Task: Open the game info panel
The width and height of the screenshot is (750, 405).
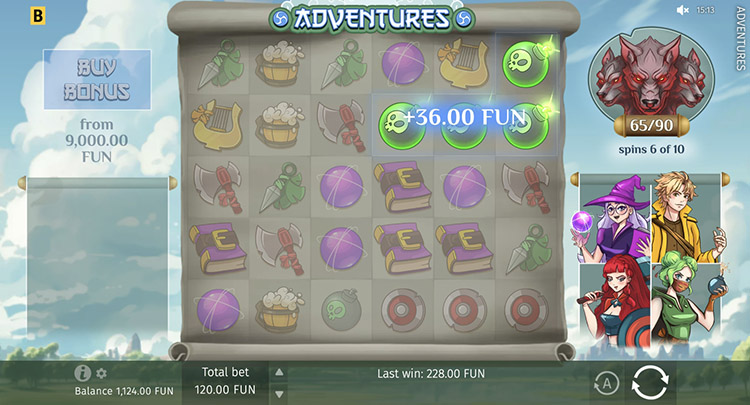Action: pyautogui.click(x=83, y=373)
